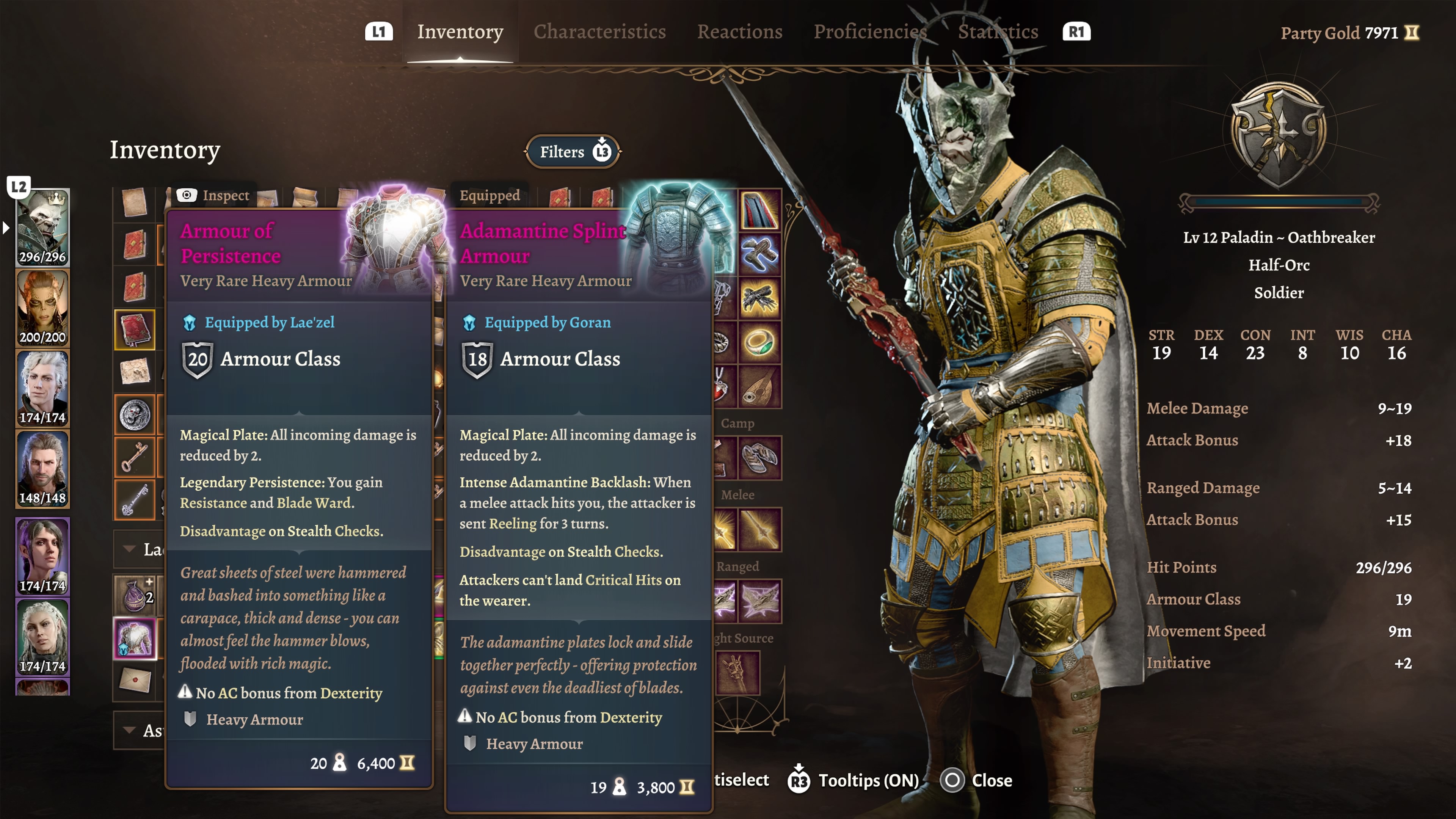Screen dimensions: 1456x819
Task: Select Lae'zel's portrait with 200/200 health
Action: (42, 308)
